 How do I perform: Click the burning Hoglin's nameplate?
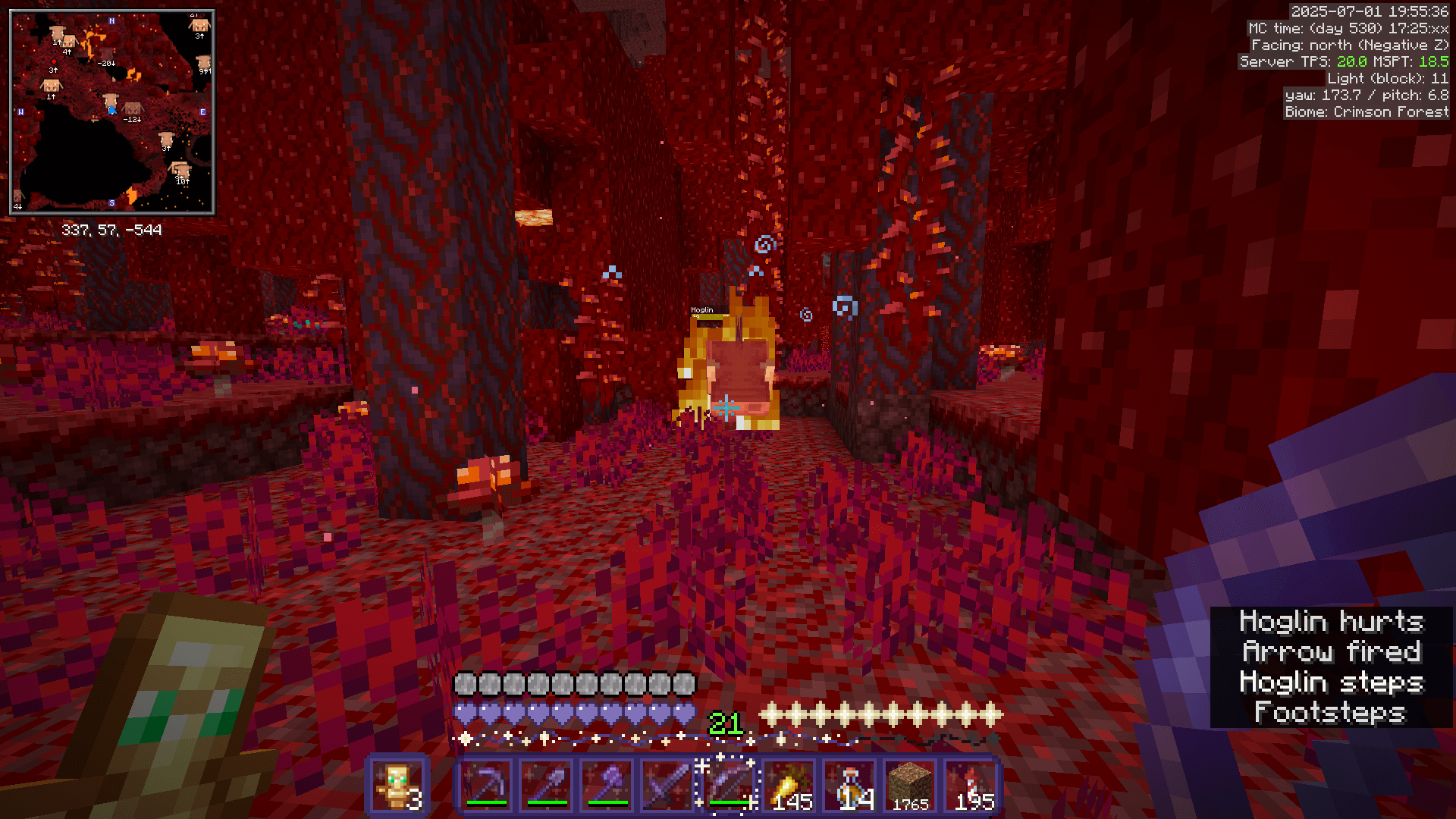[x=701, y=311]
